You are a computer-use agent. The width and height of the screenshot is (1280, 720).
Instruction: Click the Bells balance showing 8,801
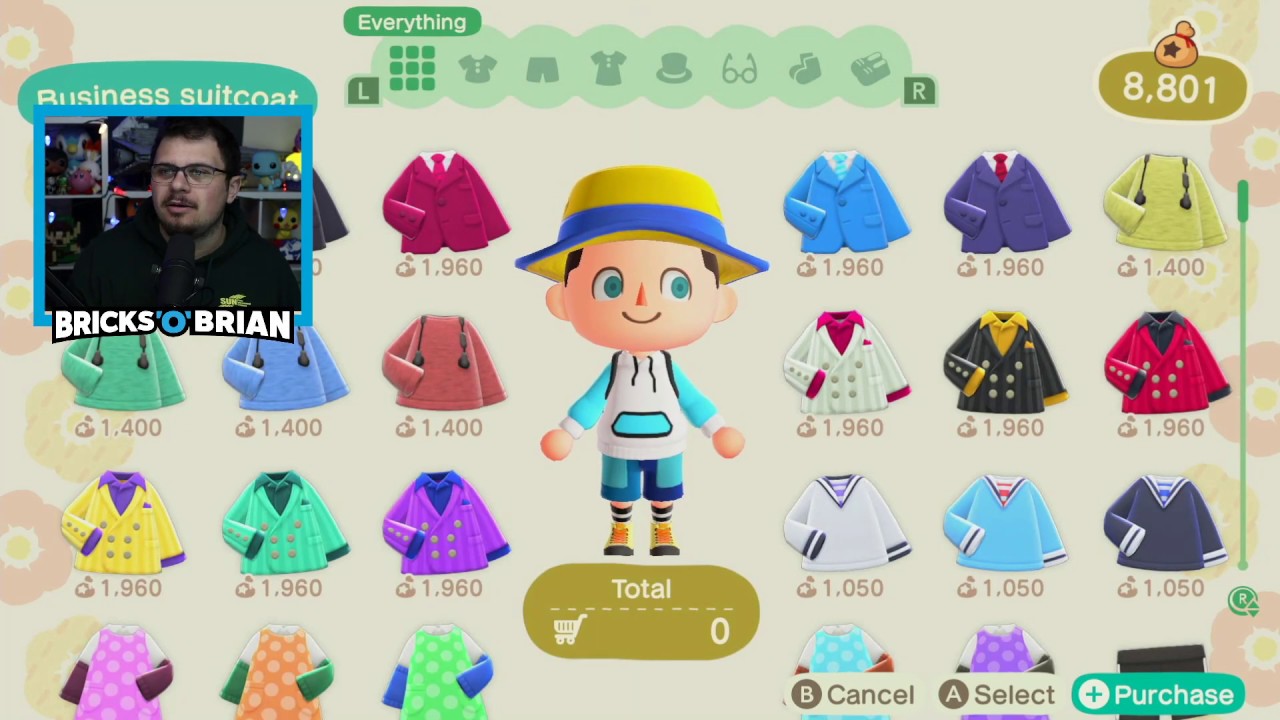click(x=1172, y=88)
